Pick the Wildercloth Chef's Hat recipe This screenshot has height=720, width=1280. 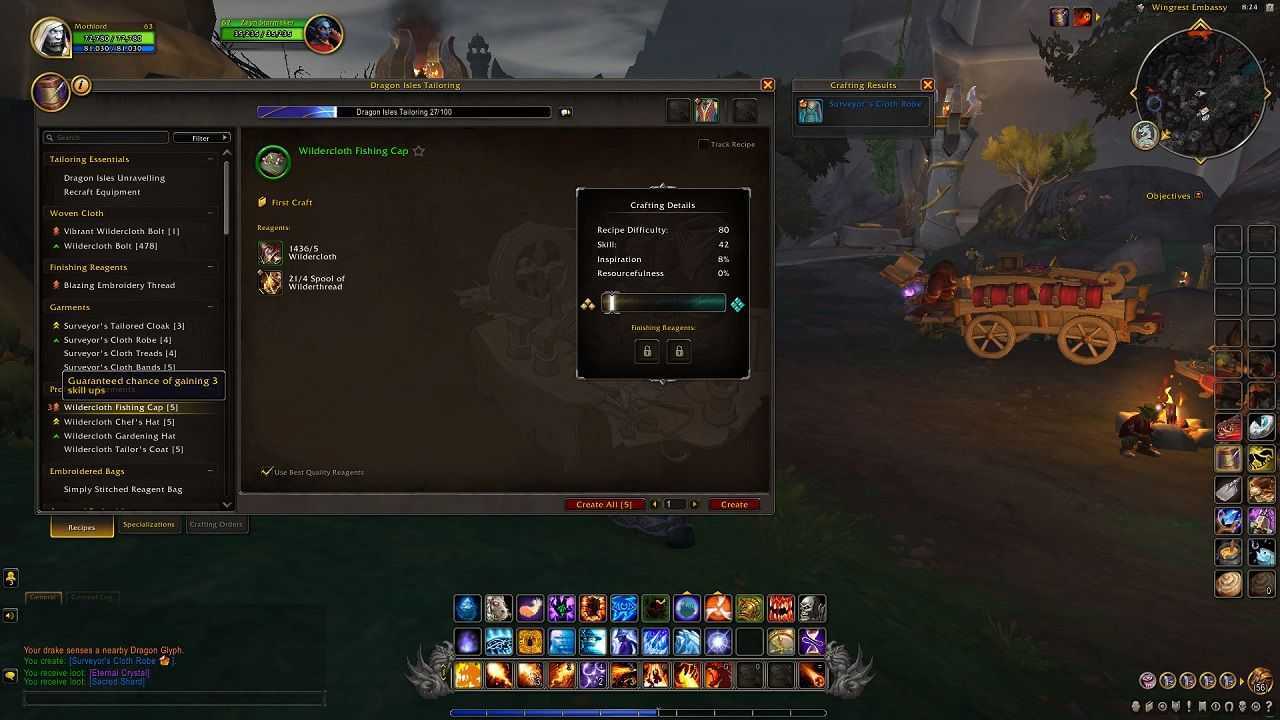point(118,422)
